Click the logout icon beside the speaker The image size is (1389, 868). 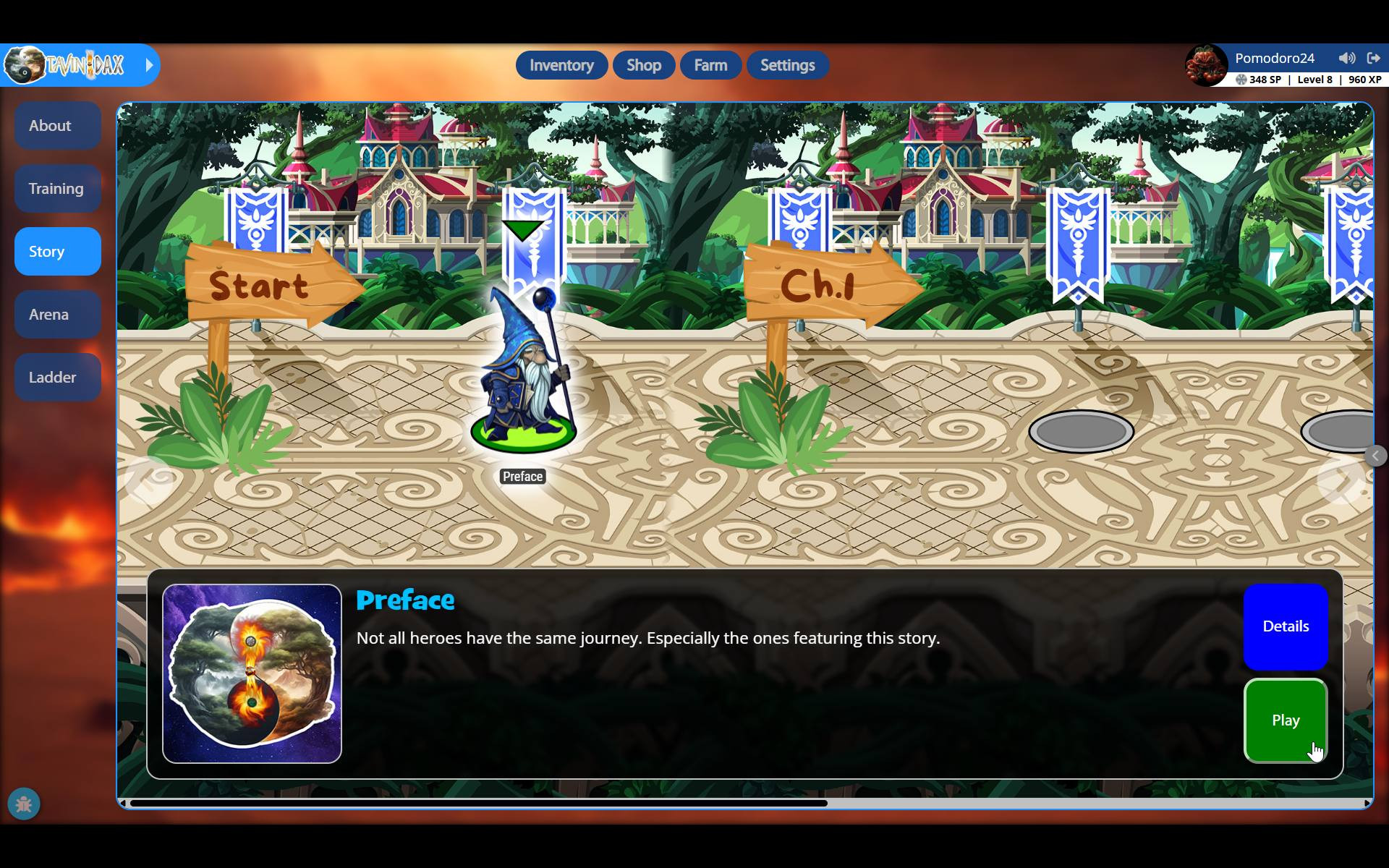(1373, 58)
